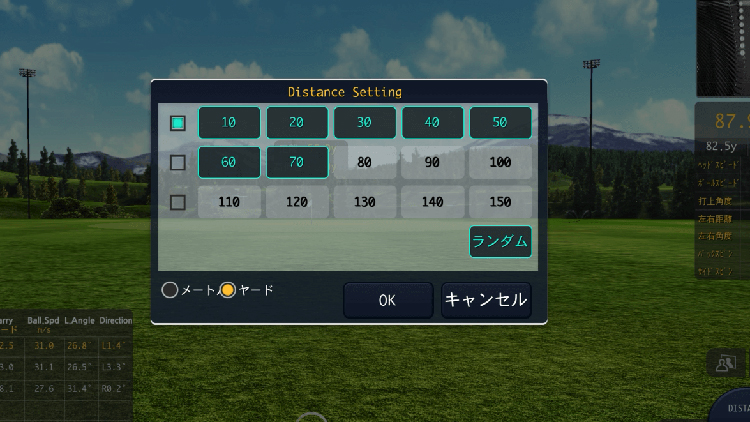This screenshot has width=750, height=422.
Task: Choose the 50 distance button
Action: tap(500, 123)
